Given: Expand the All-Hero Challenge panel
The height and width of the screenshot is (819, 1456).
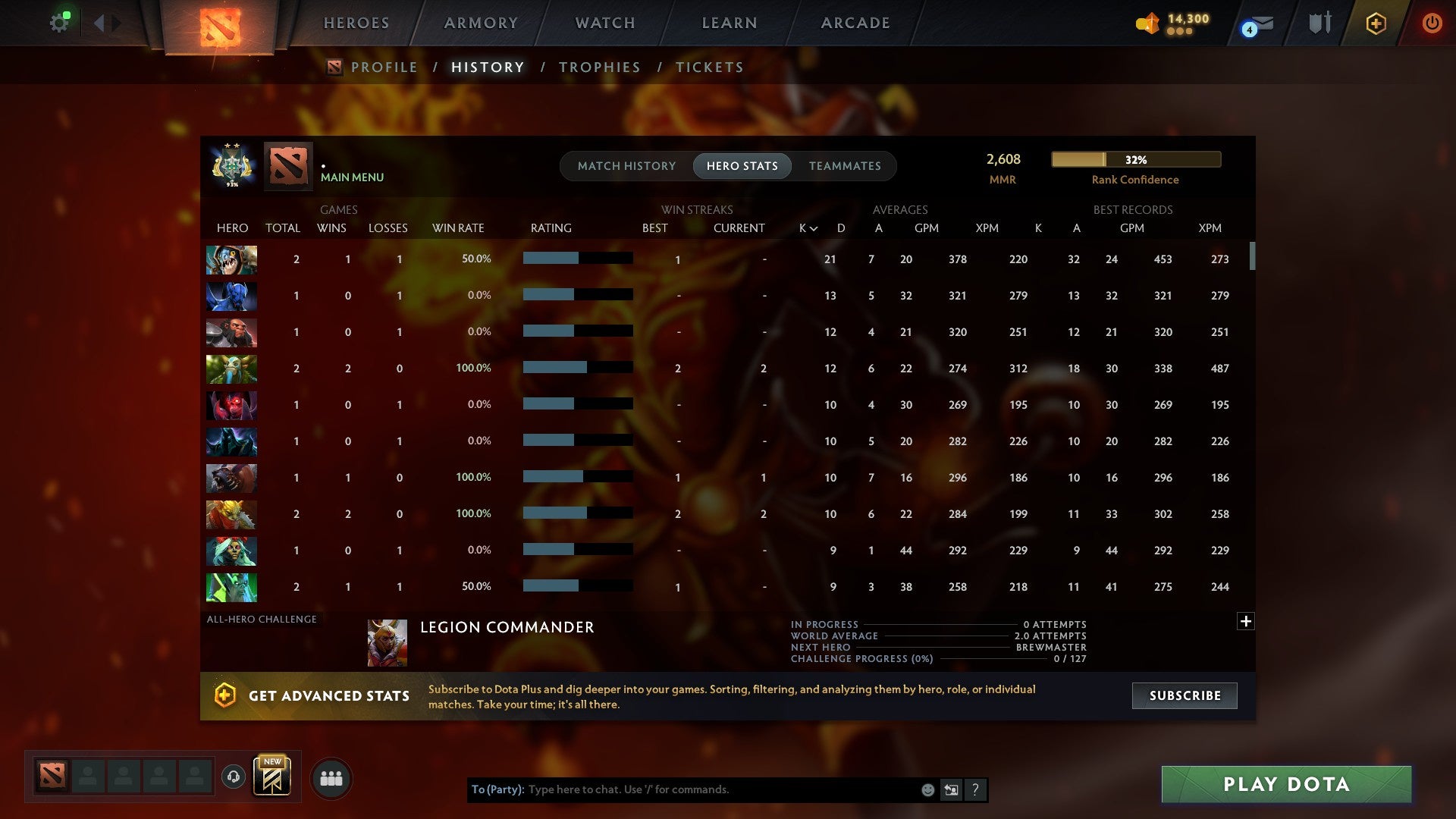Looking at the screenshot, I should pyautogui.click(x=1246, y=620).
